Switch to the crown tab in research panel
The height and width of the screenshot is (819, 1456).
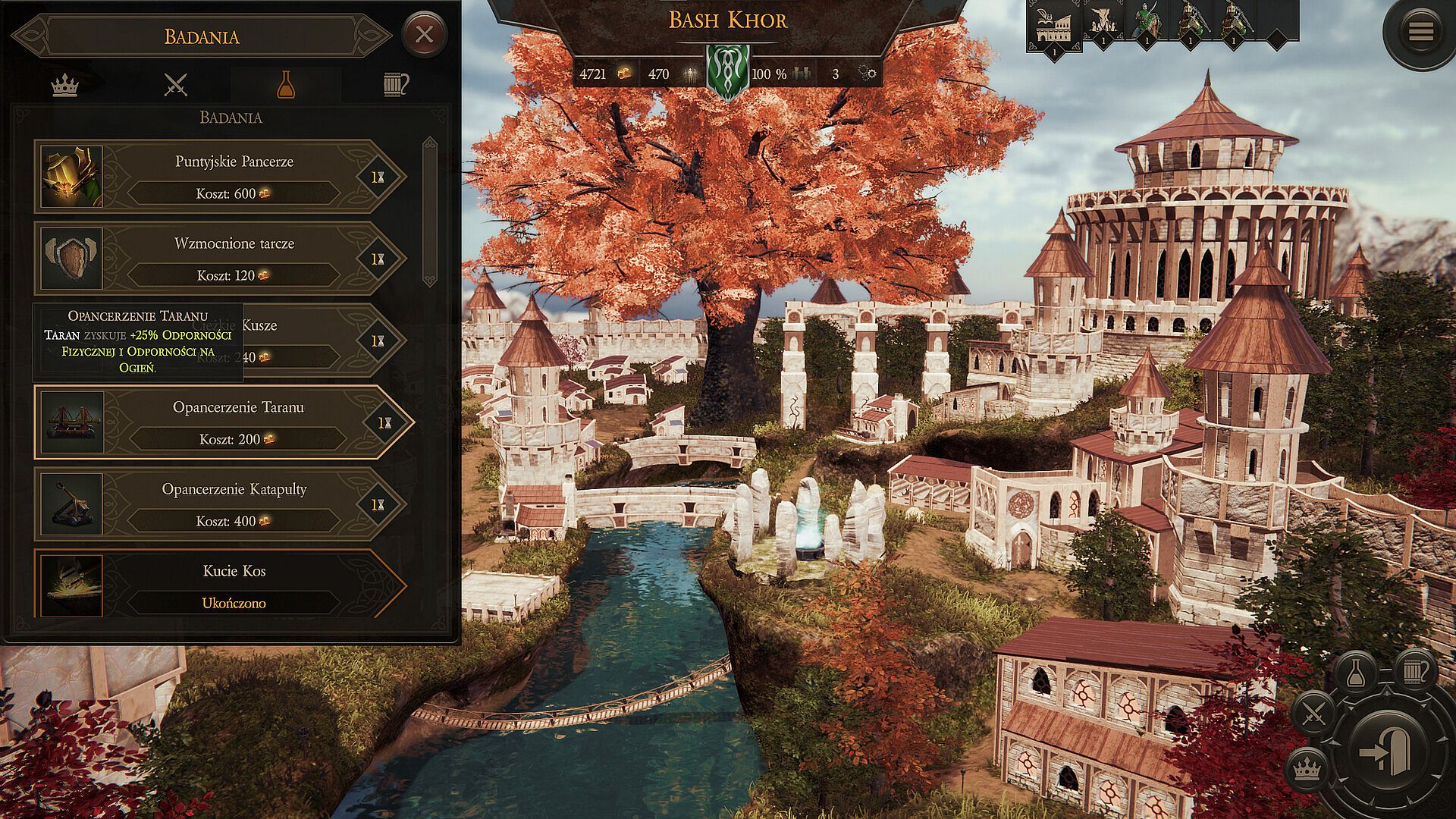point(64,85)
